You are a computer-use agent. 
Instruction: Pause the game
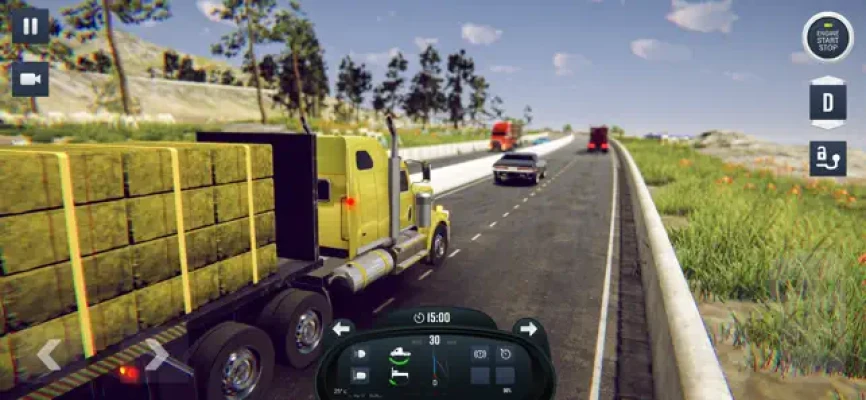pos(30,25)
